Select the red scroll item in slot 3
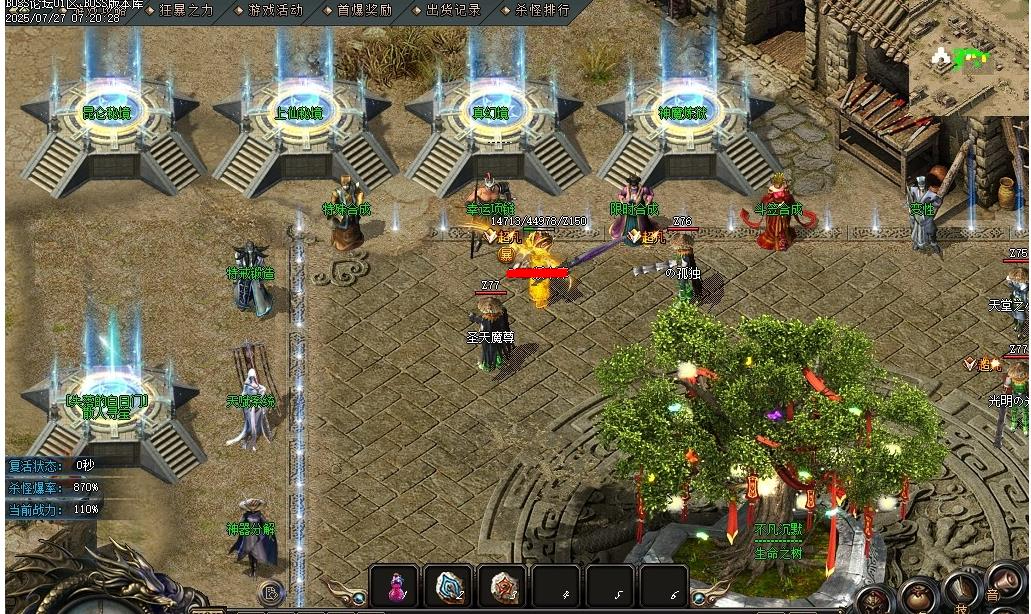The image size is (1031, 614). 502,587
